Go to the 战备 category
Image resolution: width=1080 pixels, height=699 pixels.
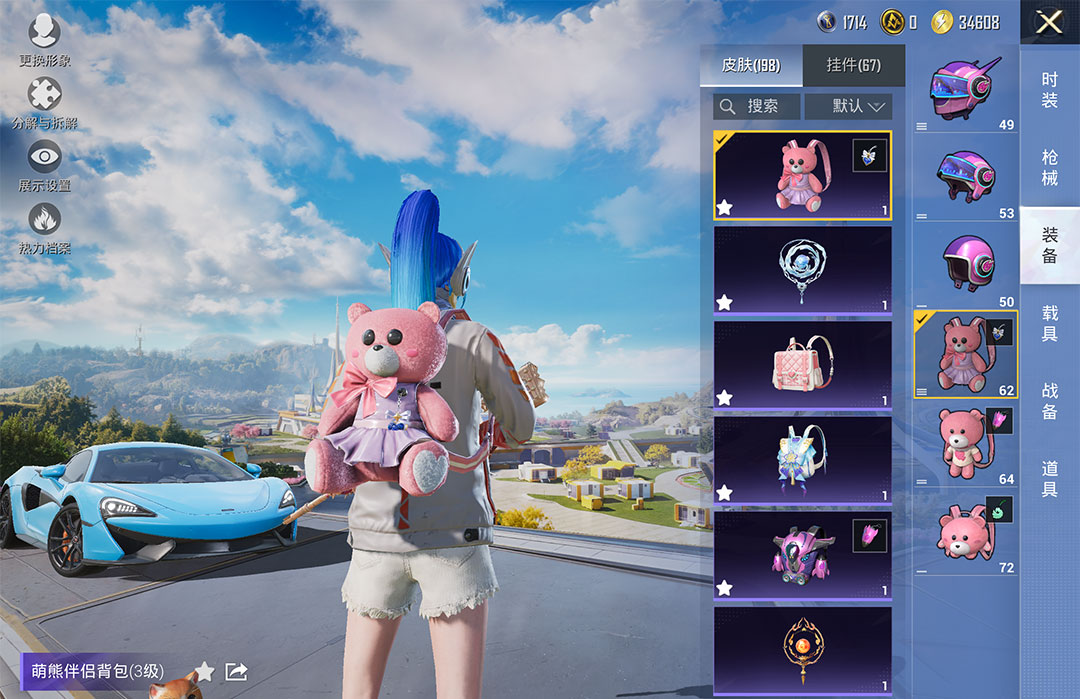pos(1049,400)
